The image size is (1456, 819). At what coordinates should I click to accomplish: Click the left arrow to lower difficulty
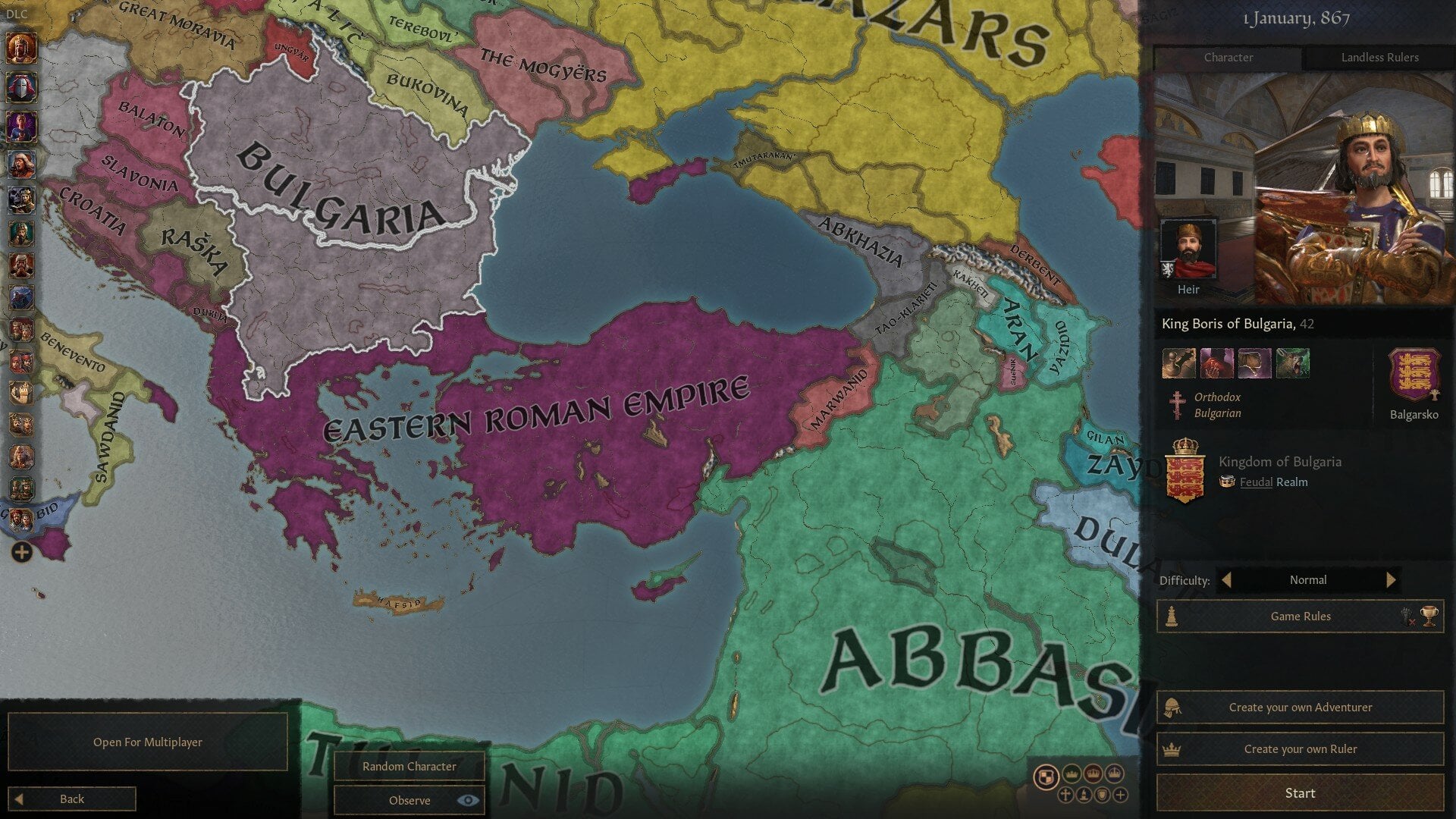pos(1228,580)
